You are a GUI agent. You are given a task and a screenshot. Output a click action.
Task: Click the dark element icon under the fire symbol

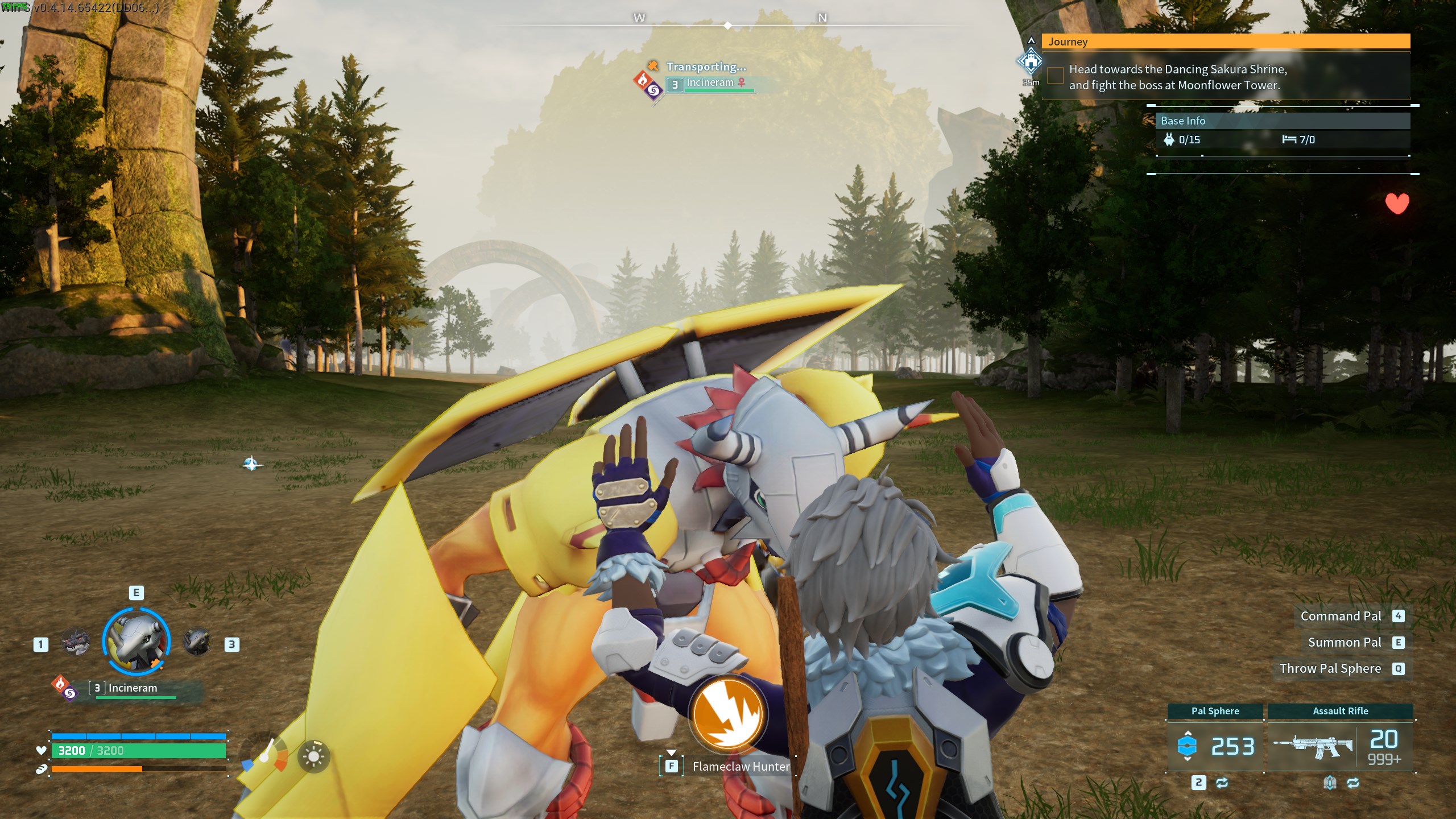(70, 694)
